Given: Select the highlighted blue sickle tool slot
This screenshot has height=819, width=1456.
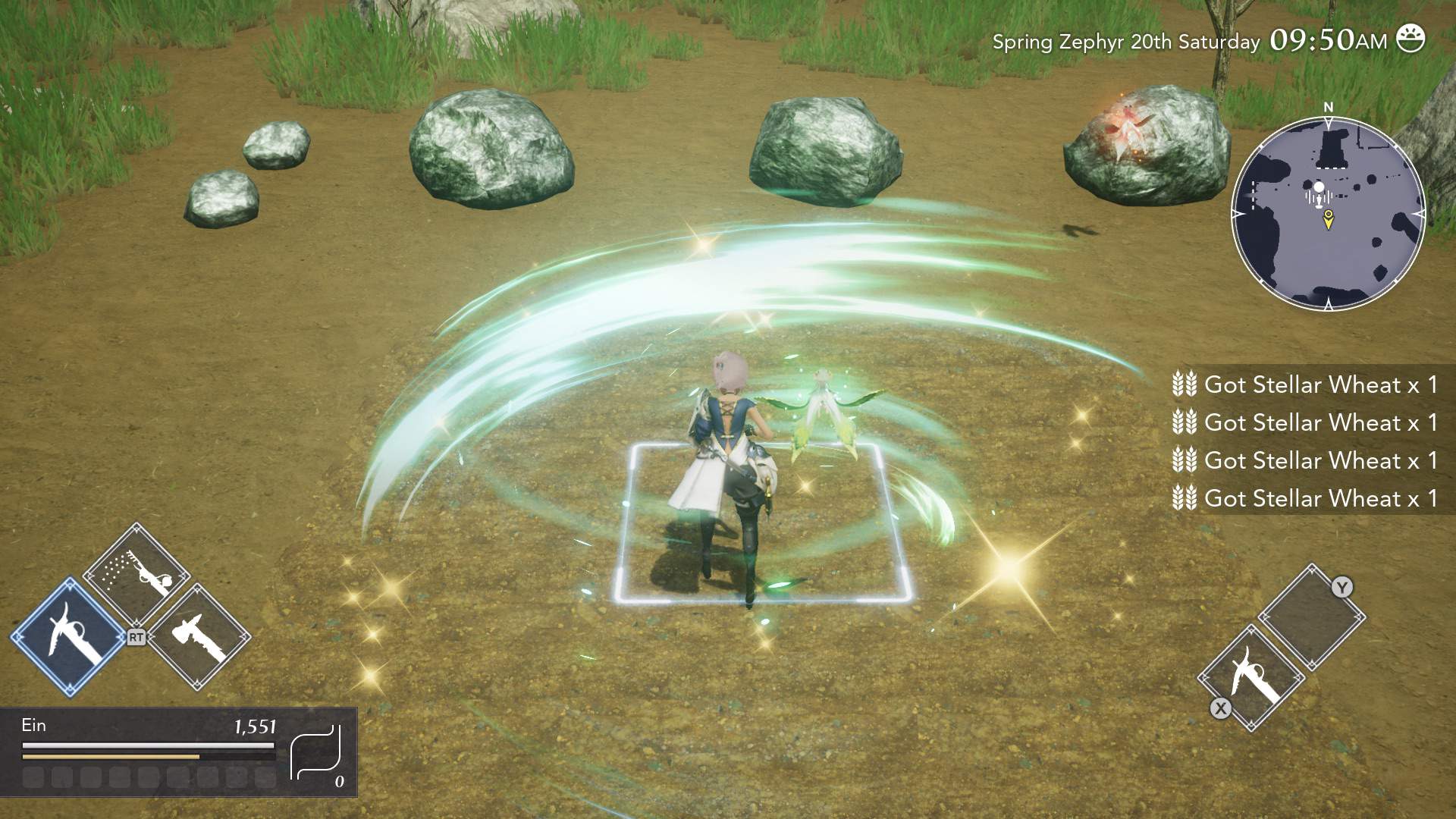Looking at the screenshot, I should pos(68,637).
